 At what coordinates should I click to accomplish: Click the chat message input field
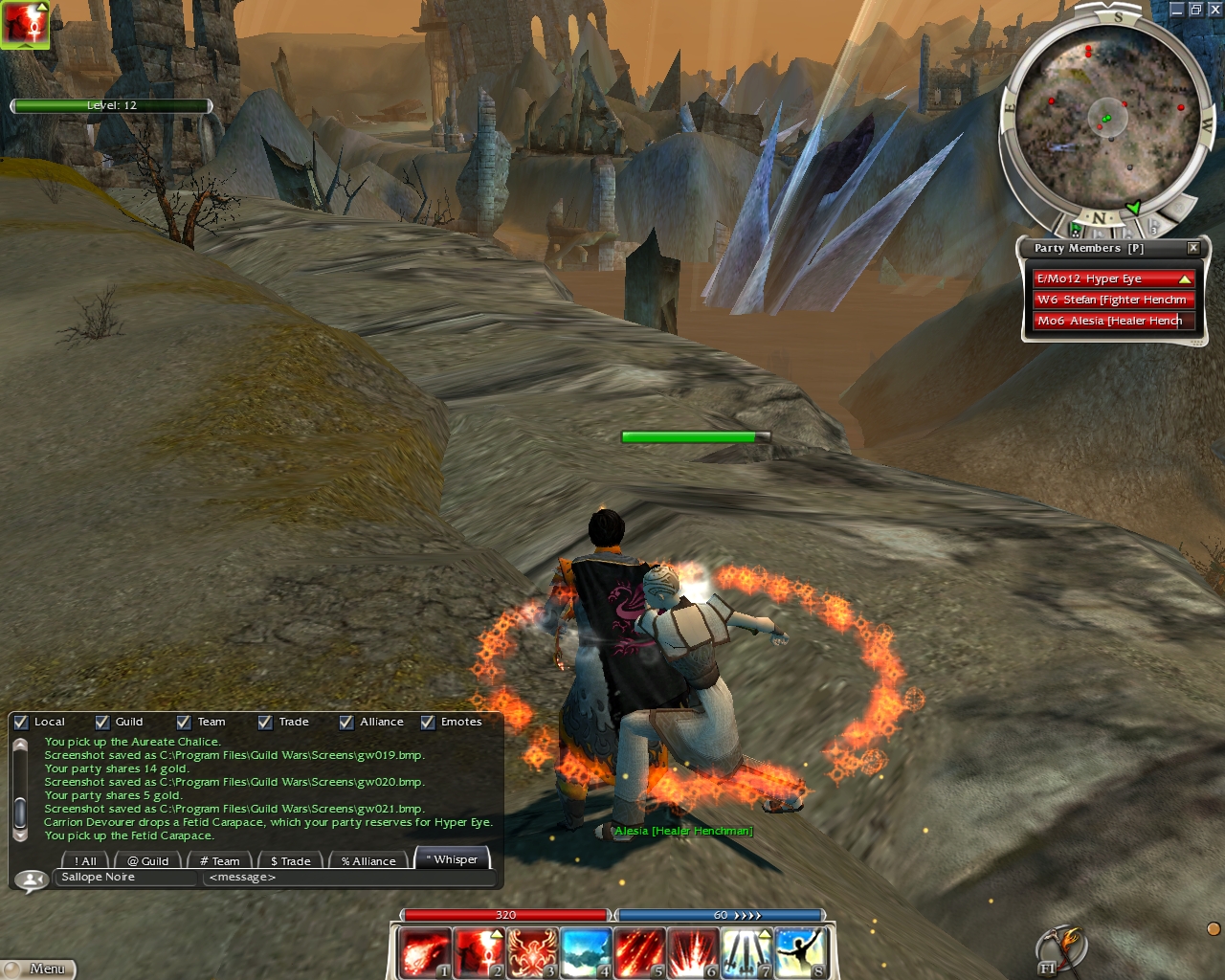tap(349, 878)
